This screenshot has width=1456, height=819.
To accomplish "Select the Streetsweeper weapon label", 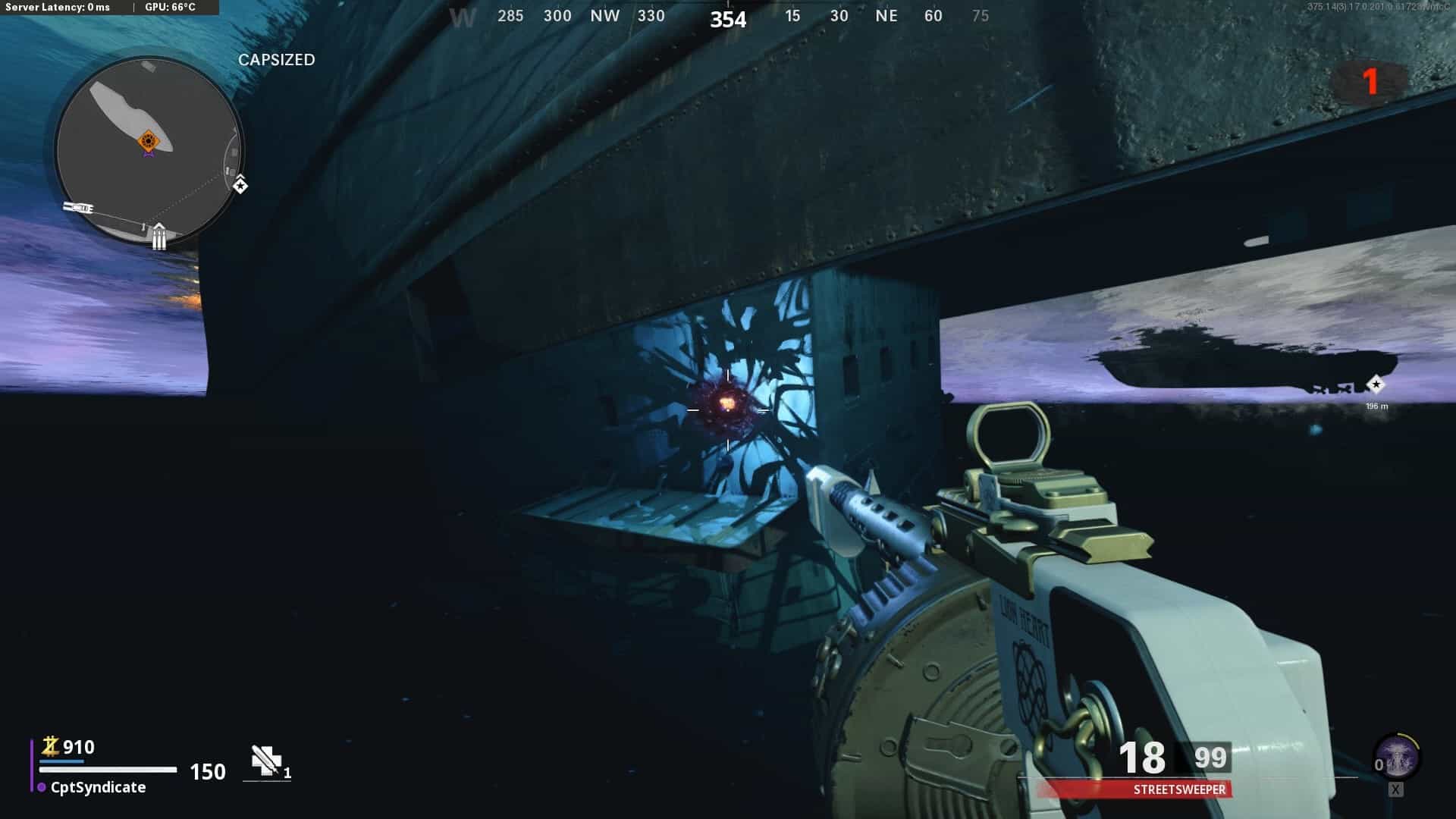I will [x=1178, y=789].
